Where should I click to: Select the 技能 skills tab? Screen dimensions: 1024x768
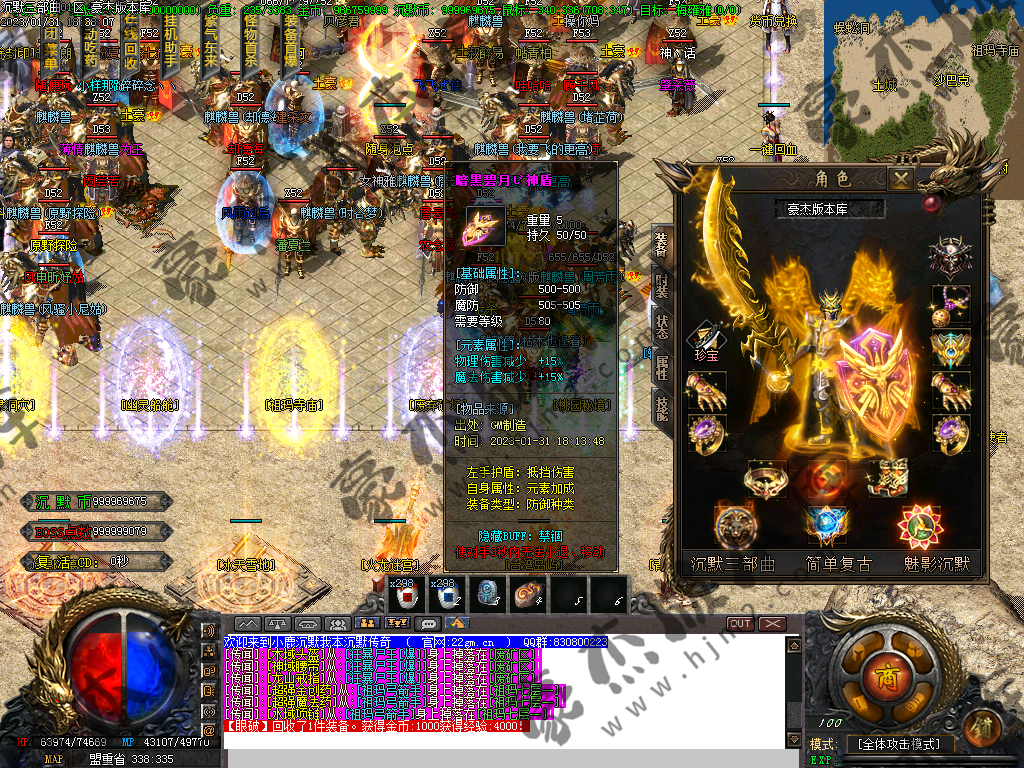tap(662, 406)
